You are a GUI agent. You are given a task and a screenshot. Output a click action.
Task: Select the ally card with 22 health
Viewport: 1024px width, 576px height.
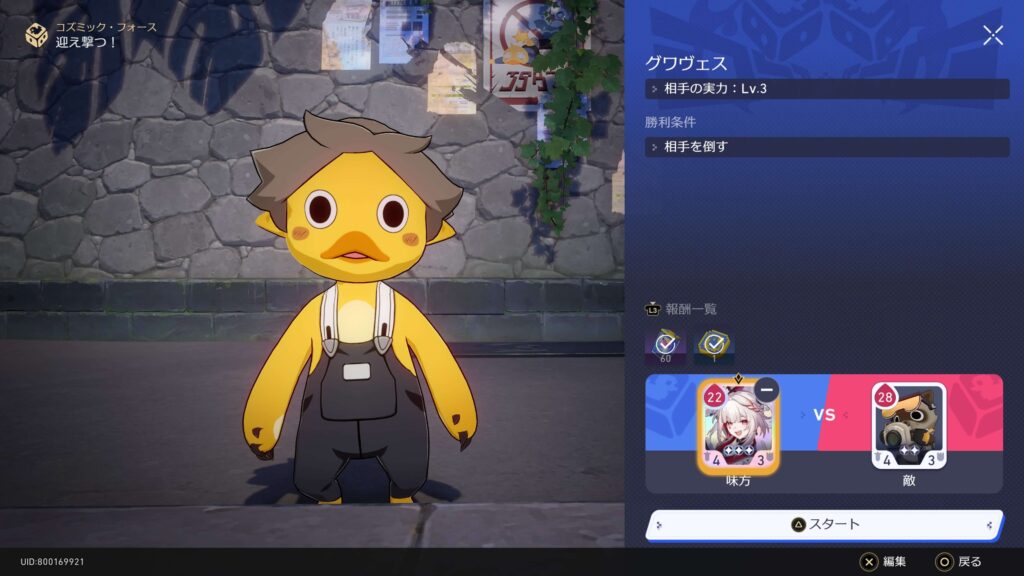pyautogui.click(x=737, y=430)
